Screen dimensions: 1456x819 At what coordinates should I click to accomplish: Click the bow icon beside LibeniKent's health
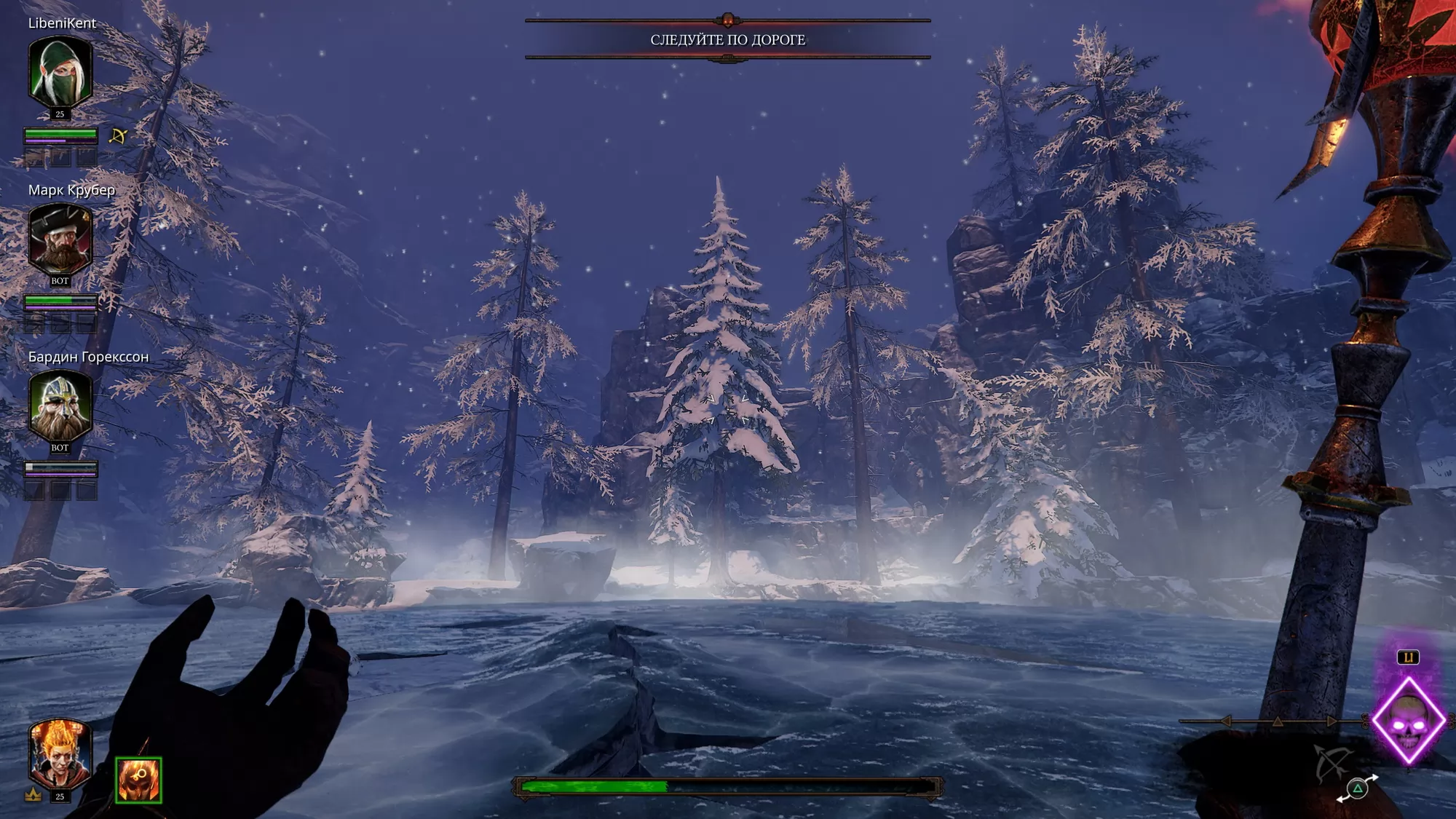118,135
